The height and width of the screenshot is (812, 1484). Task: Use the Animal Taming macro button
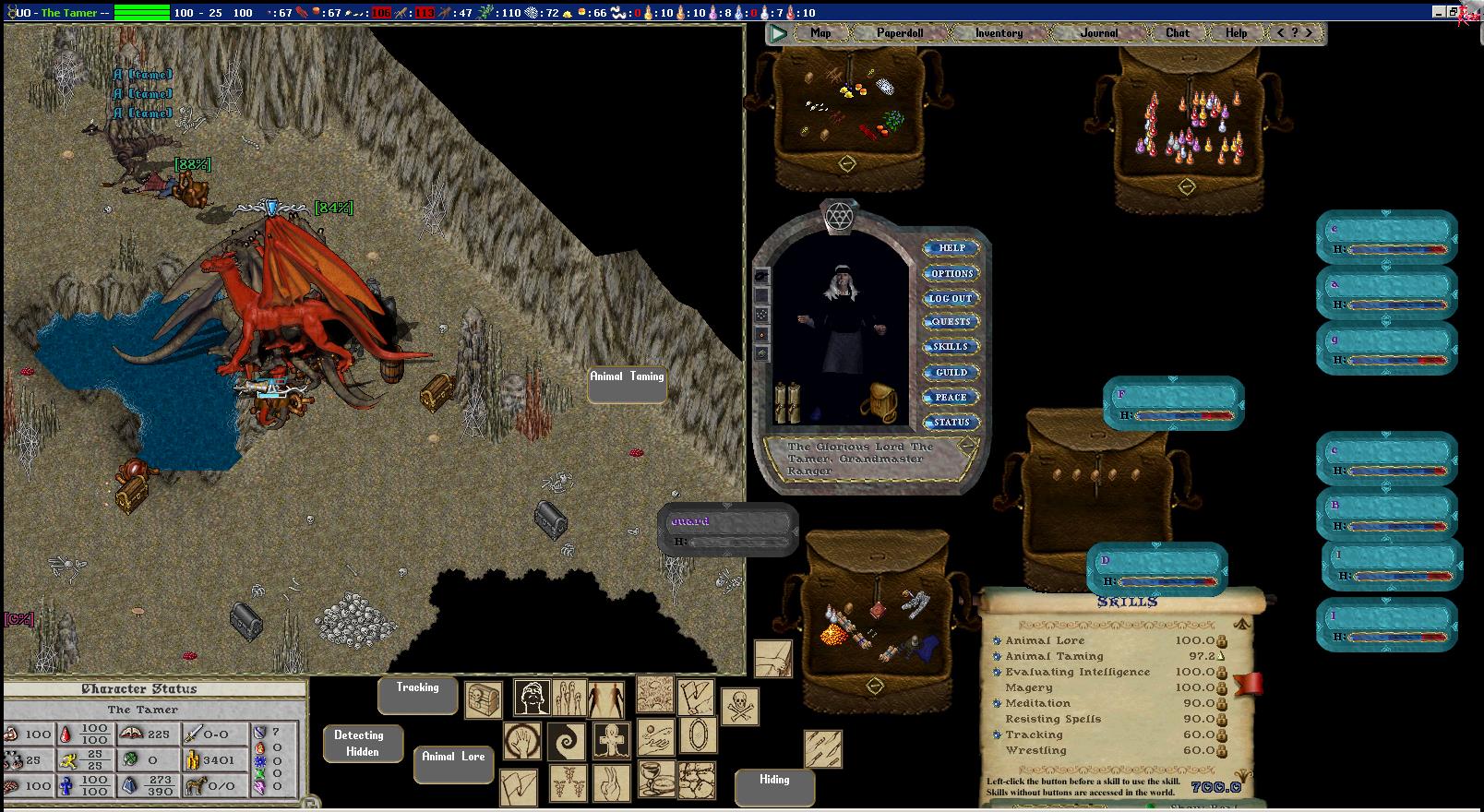627,384
